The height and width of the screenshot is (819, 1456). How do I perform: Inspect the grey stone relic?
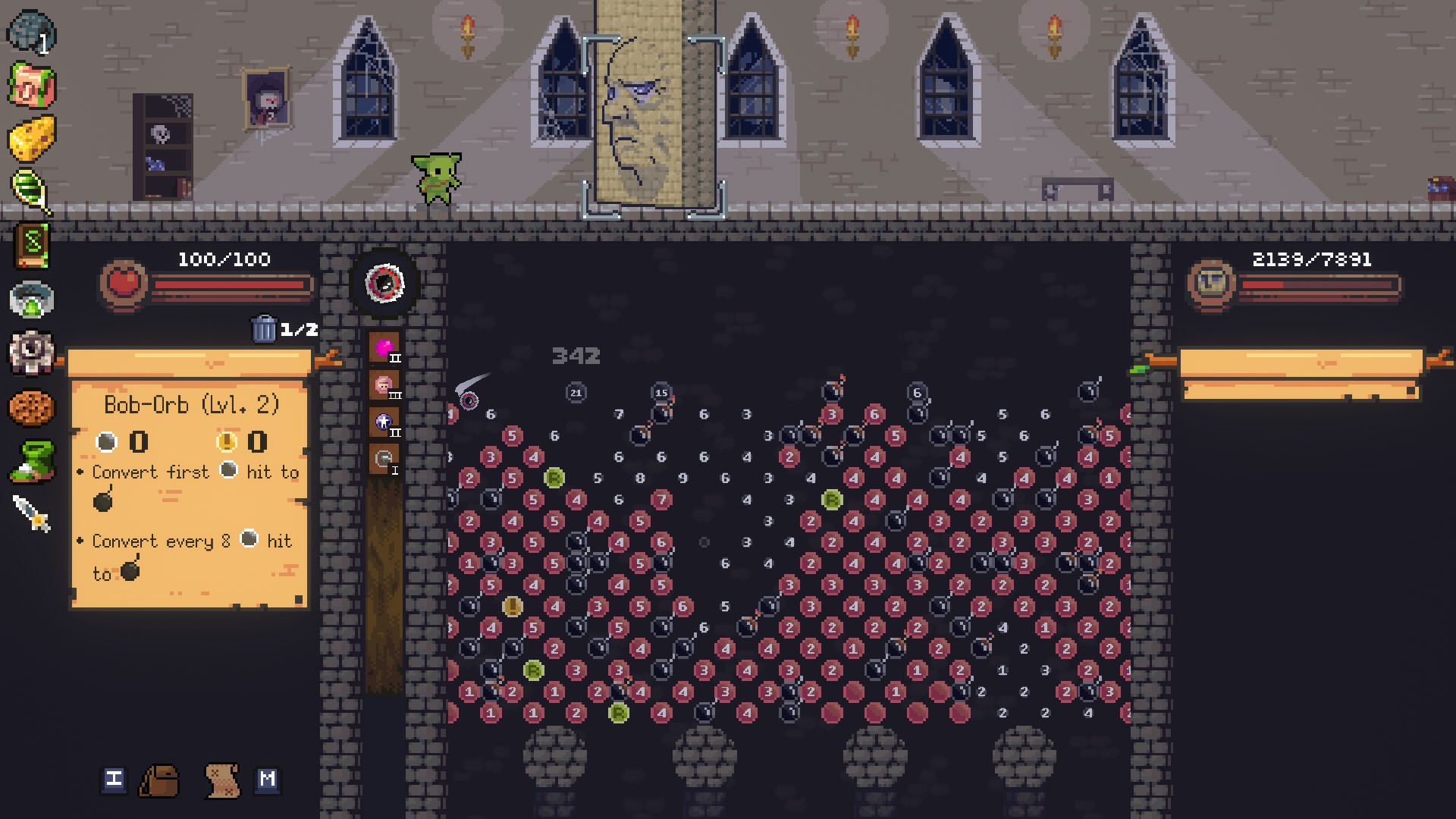(30, 32)
